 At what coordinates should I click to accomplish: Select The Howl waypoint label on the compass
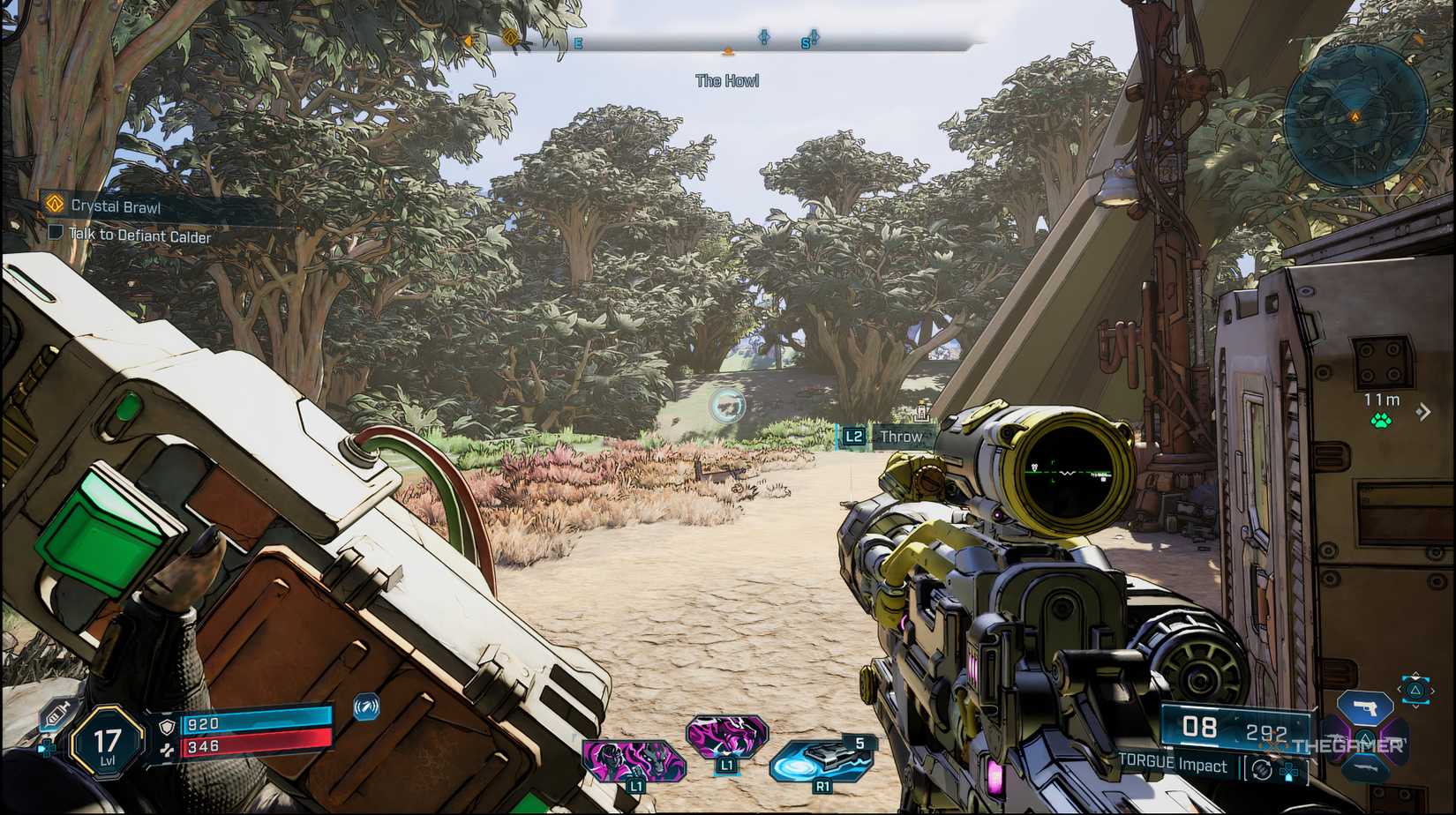727,80
